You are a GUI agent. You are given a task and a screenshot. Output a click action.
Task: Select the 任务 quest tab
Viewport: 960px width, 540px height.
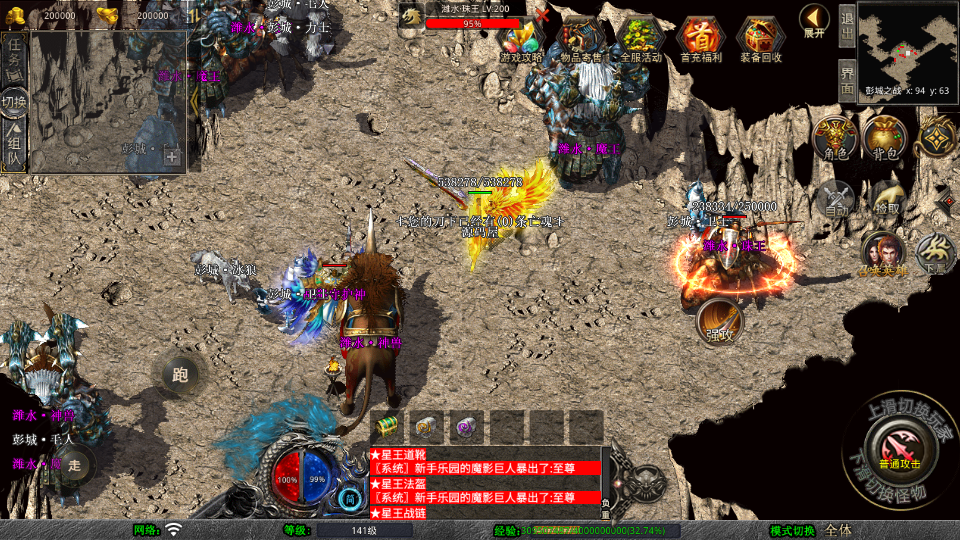(15, 57)
